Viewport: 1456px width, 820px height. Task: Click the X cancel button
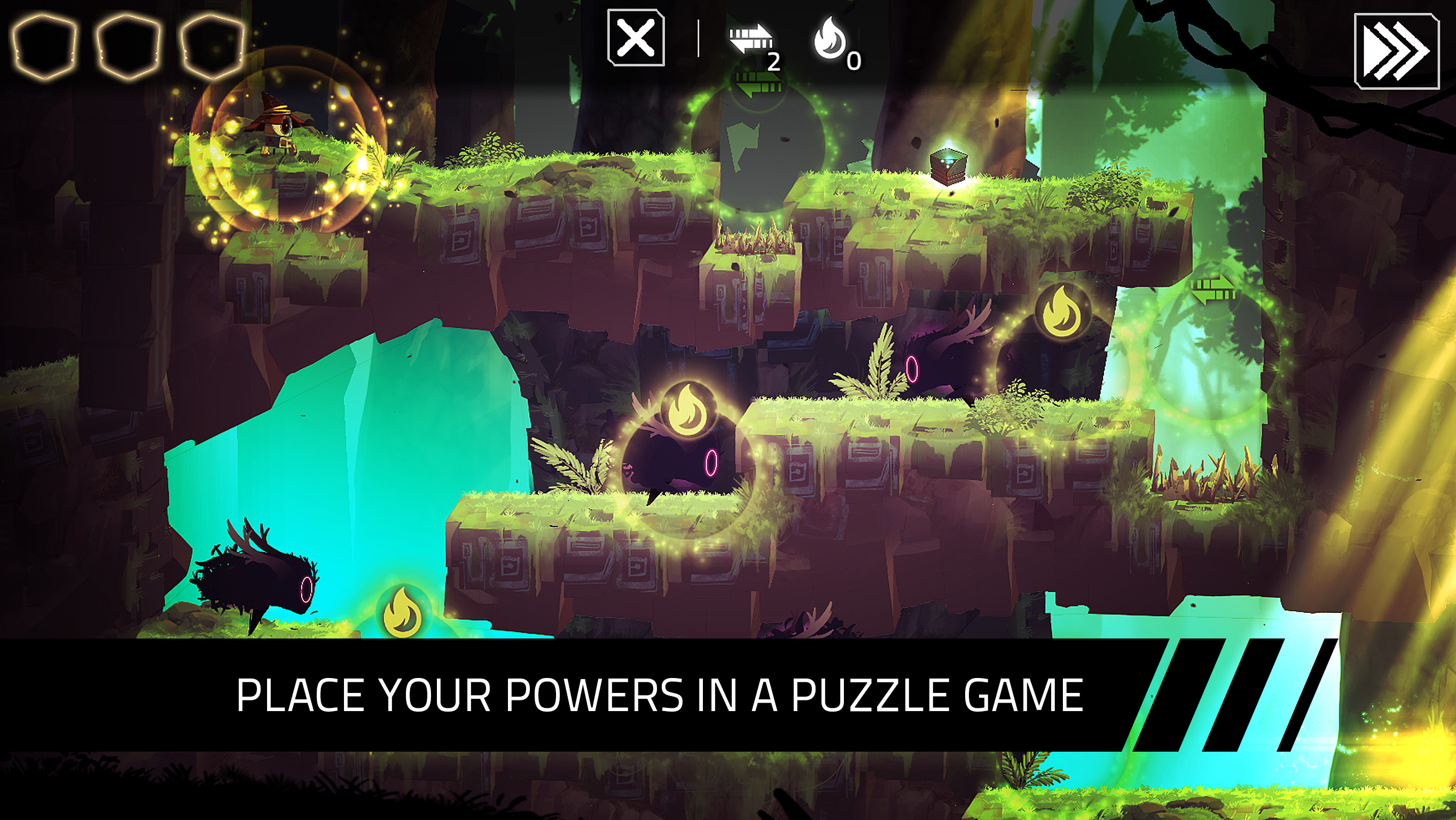(636, 38)
